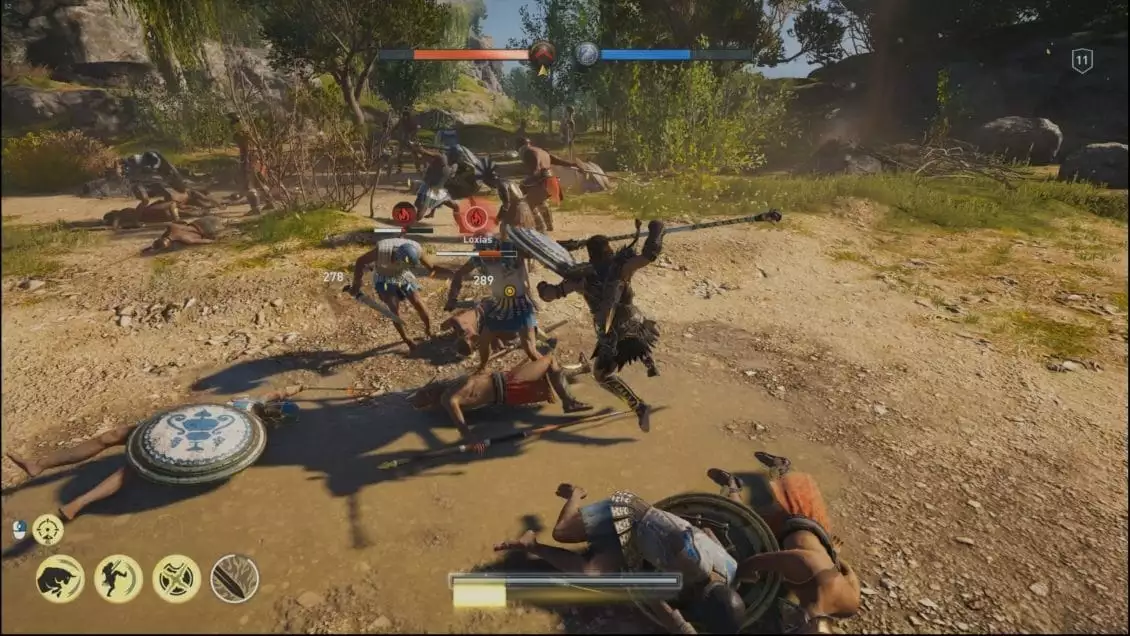Click the red Spartan faction emblem
Screen dimensions: 1130x636
[542, 53]
